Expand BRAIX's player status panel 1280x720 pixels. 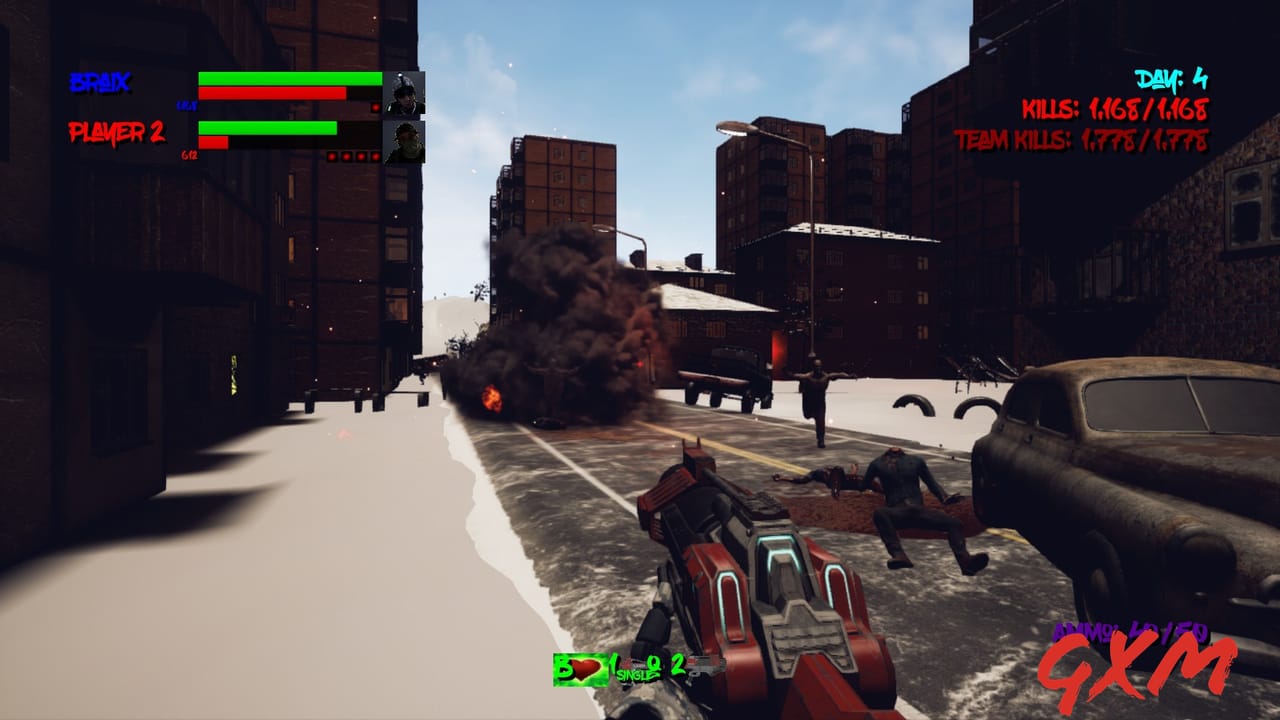[290, 85]
